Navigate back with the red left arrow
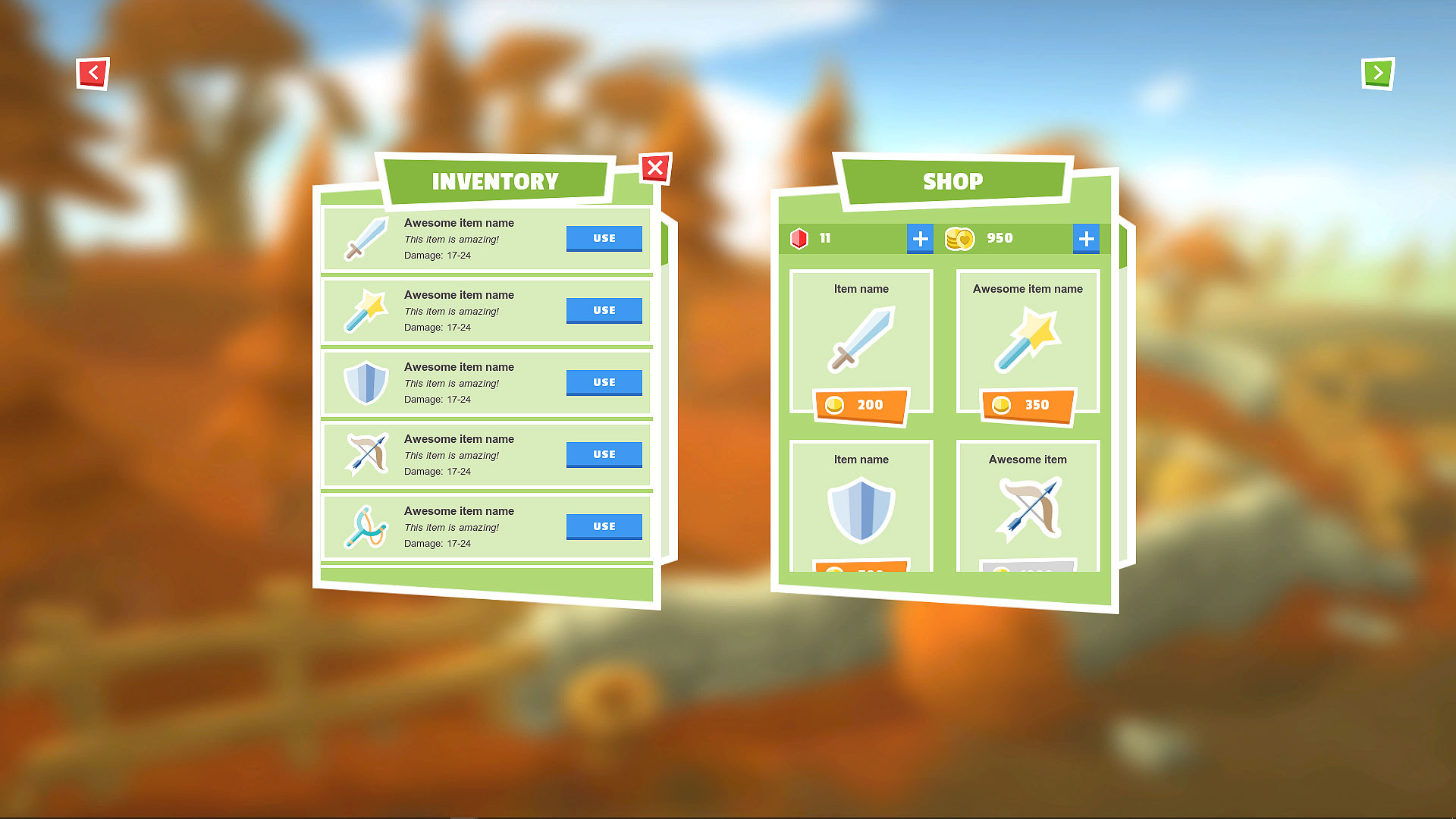Image resolution: width=1456 pixels, height=819 pixels. 93,74
